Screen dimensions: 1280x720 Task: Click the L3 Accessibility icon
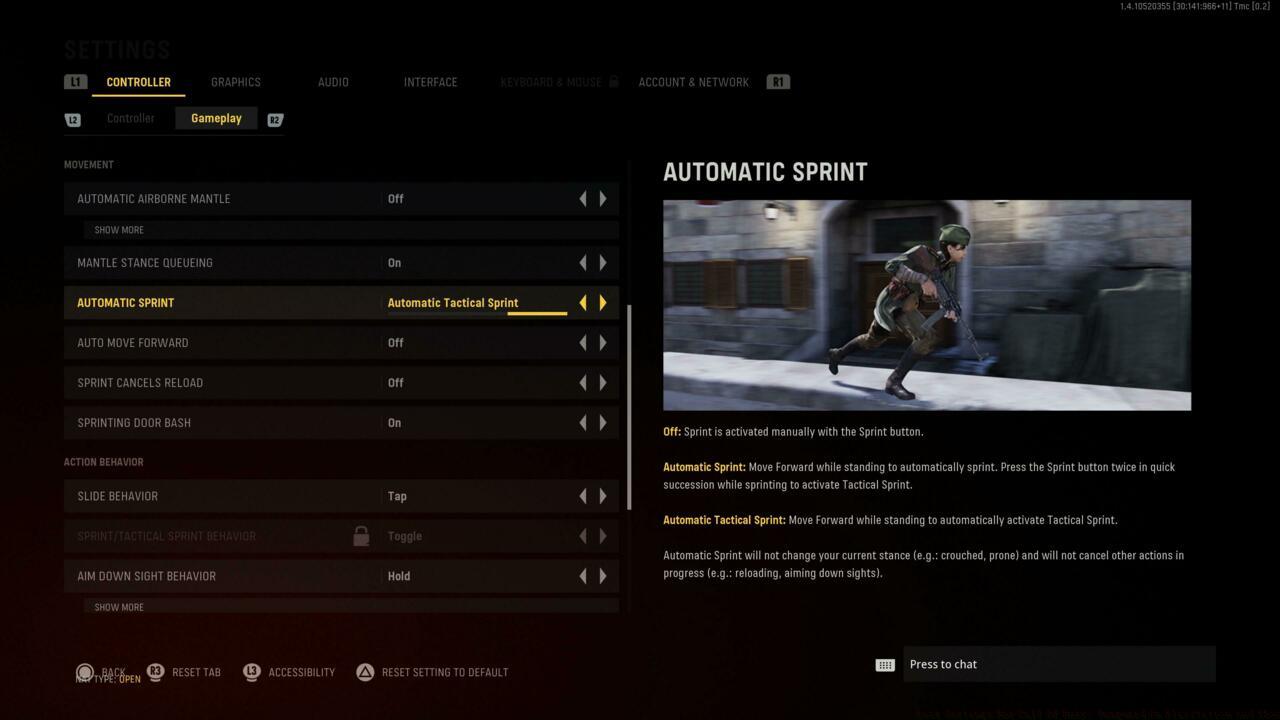[251, 672]
